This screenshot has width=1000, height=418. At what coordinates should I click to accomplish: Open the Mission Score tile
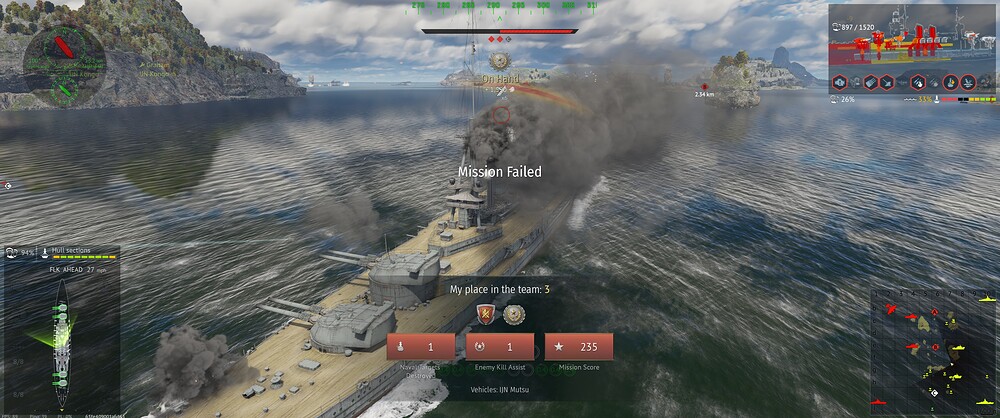[x=578, y=347]
